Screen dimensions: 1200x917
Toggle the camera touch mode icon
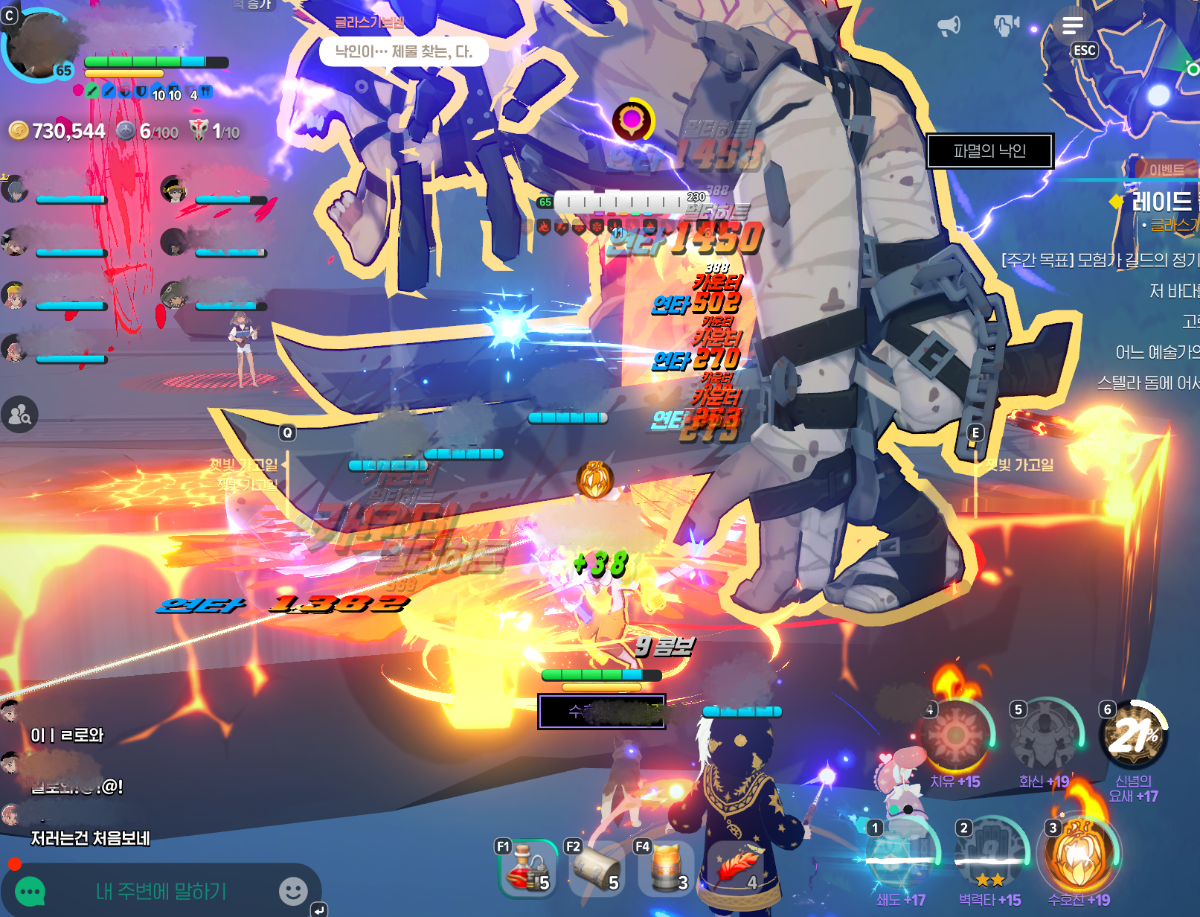[x=1005, y=25]
